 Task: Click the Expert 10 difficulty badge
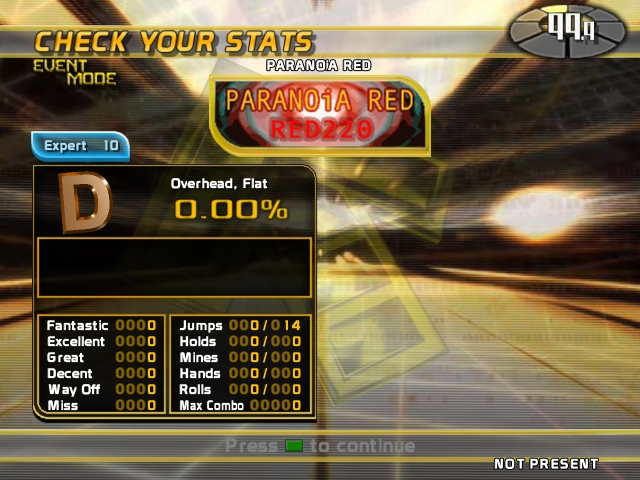80,146
